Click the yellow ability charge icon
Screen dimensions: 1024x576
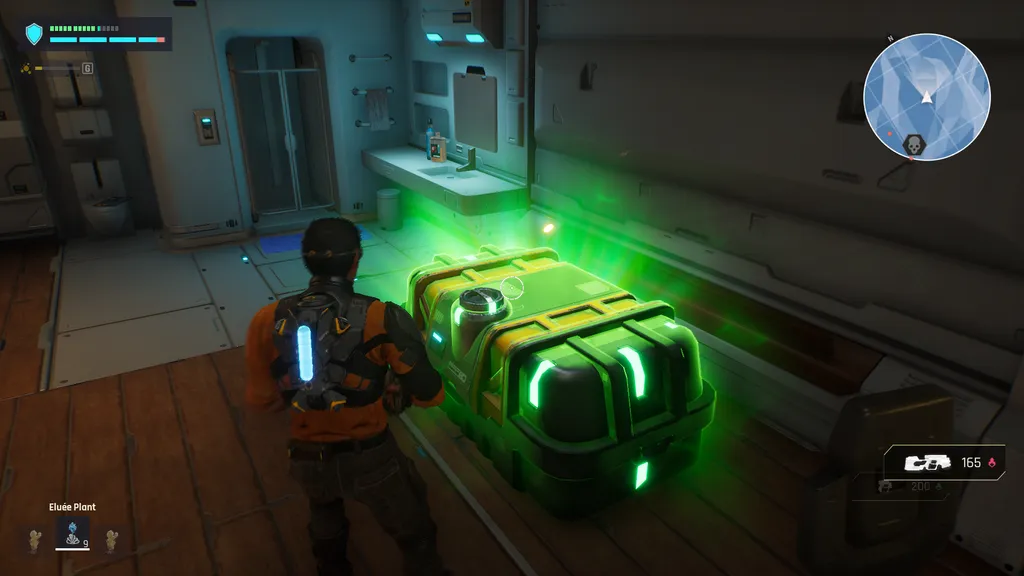pos(26,68)
